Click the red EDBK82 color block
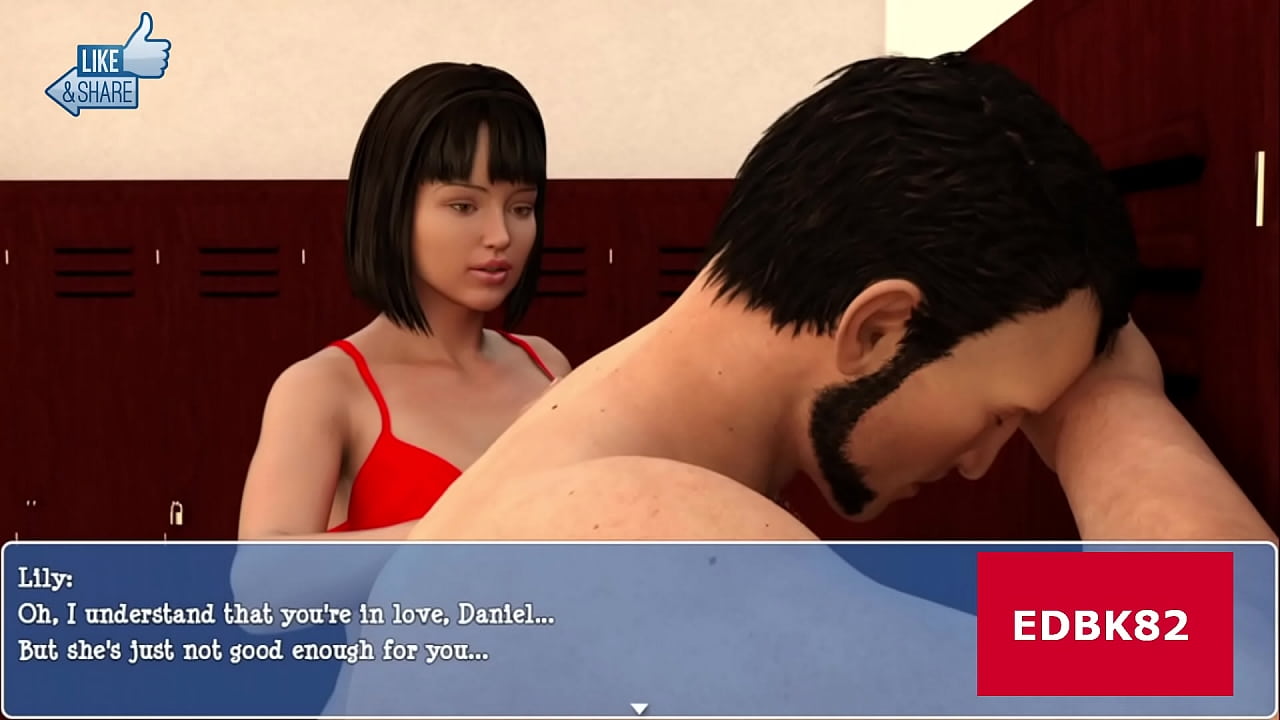Image resolution: width=1280 pixels, height=720 pixels. click(x=1105, y=621)
